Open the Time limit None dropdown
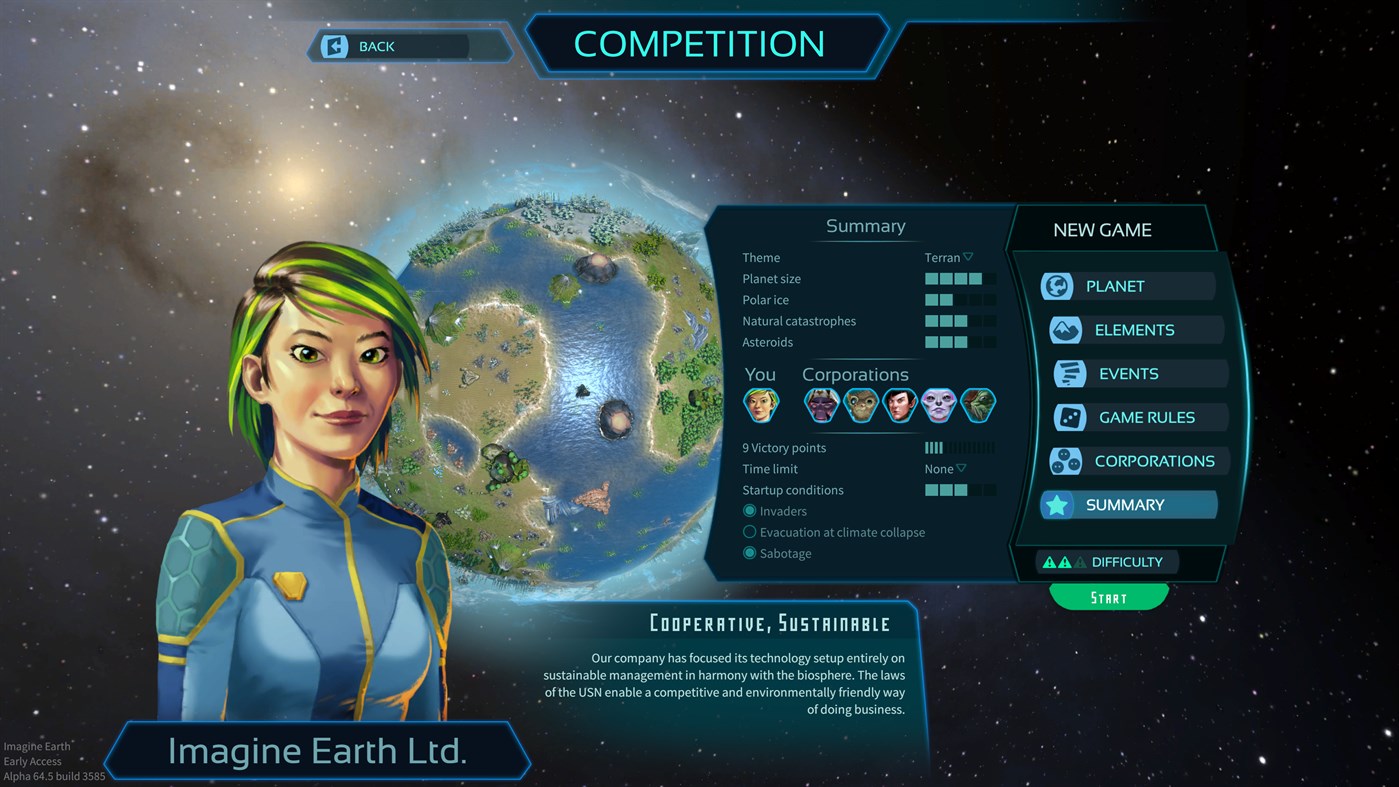The width and height of the screenshot is (1399, 787). click(943, 468)
